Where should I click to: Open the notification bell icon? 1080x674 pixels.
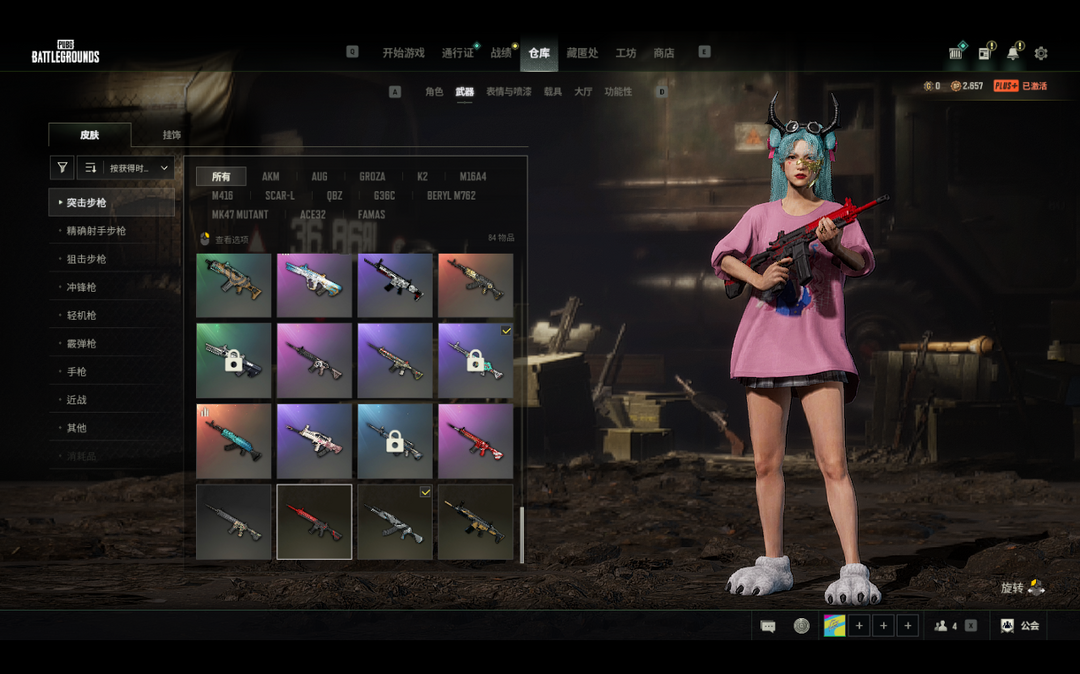[1013, 53]
